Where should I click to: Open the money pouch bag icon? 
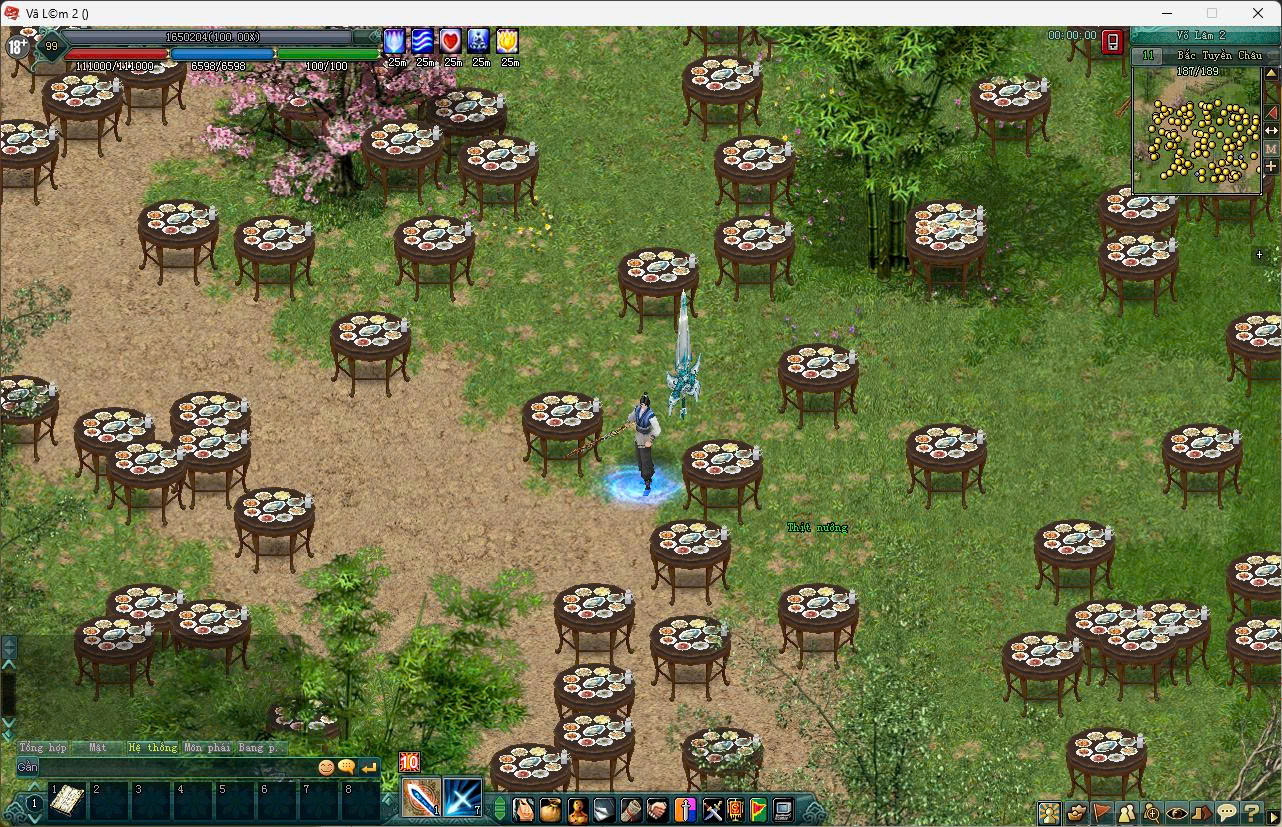(550, 809)
